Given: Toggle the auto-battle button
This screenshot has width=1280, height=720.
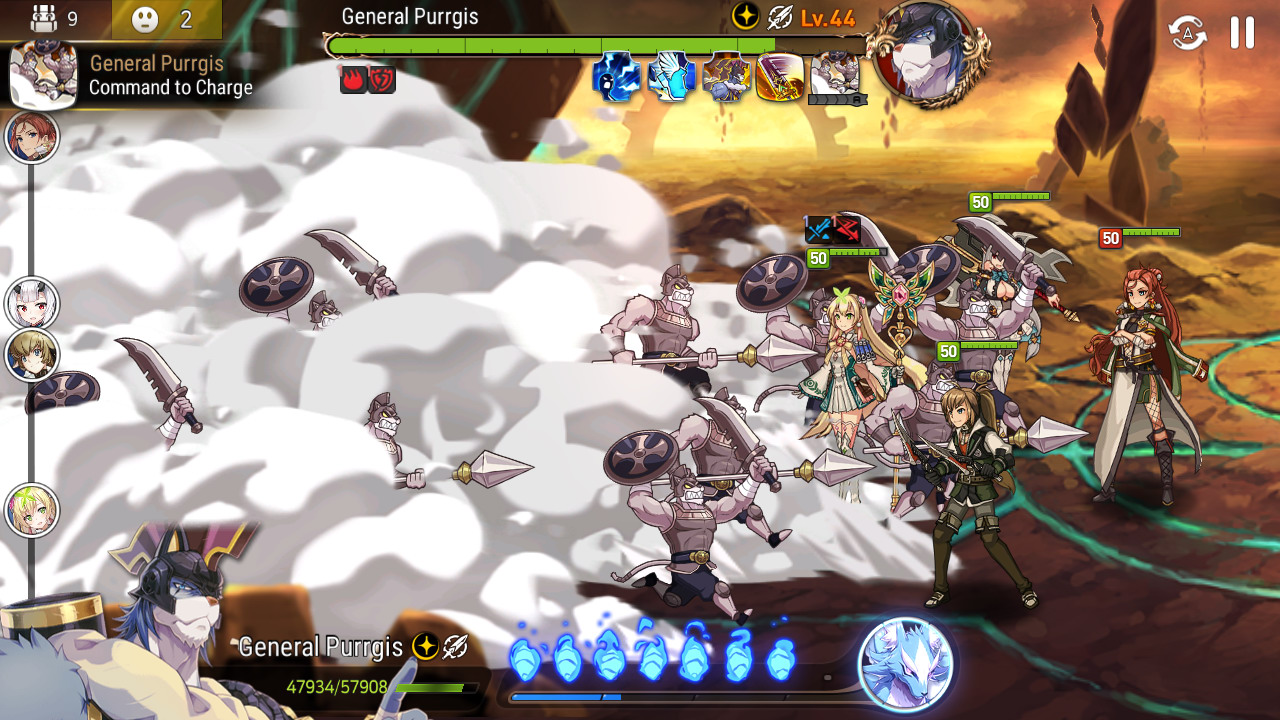Looking at the screenshot, I should pyautogui.click(x=1188, y=33).
